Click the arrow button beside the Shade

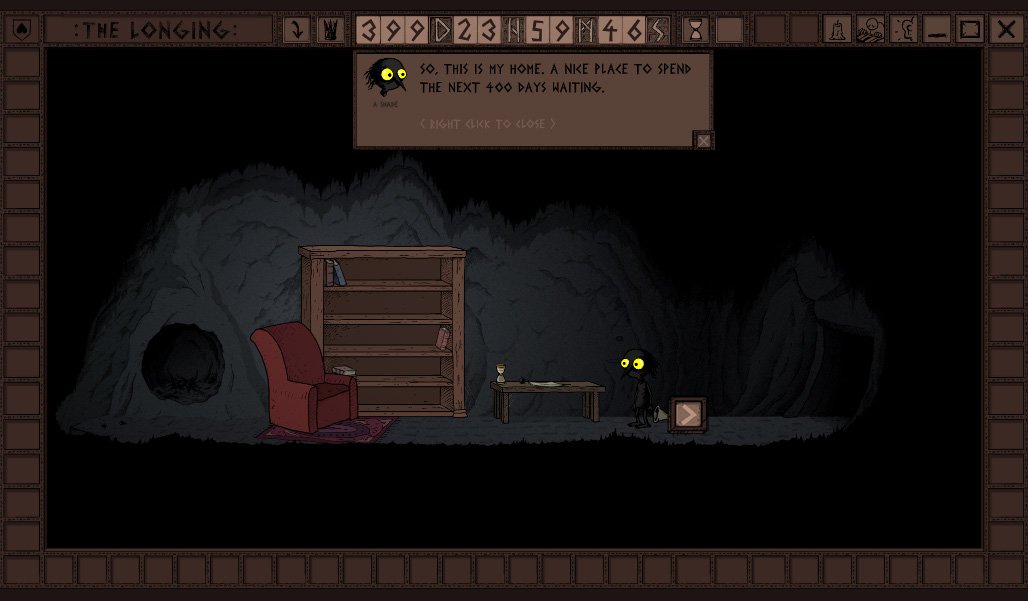pos(688,414)
